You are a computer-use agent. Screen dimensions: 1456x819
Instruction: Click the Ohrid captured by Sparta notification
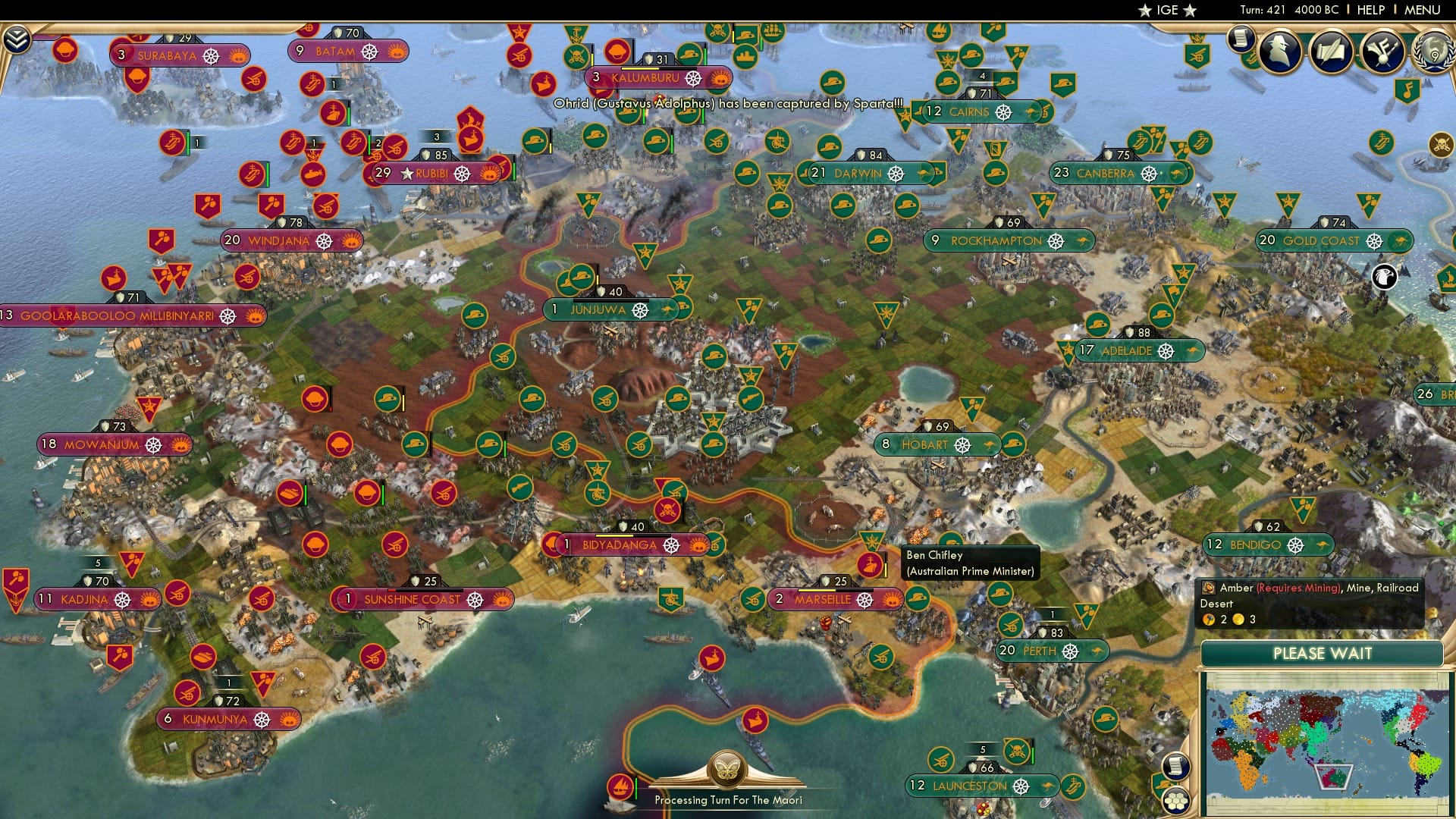tap(728, 107)
